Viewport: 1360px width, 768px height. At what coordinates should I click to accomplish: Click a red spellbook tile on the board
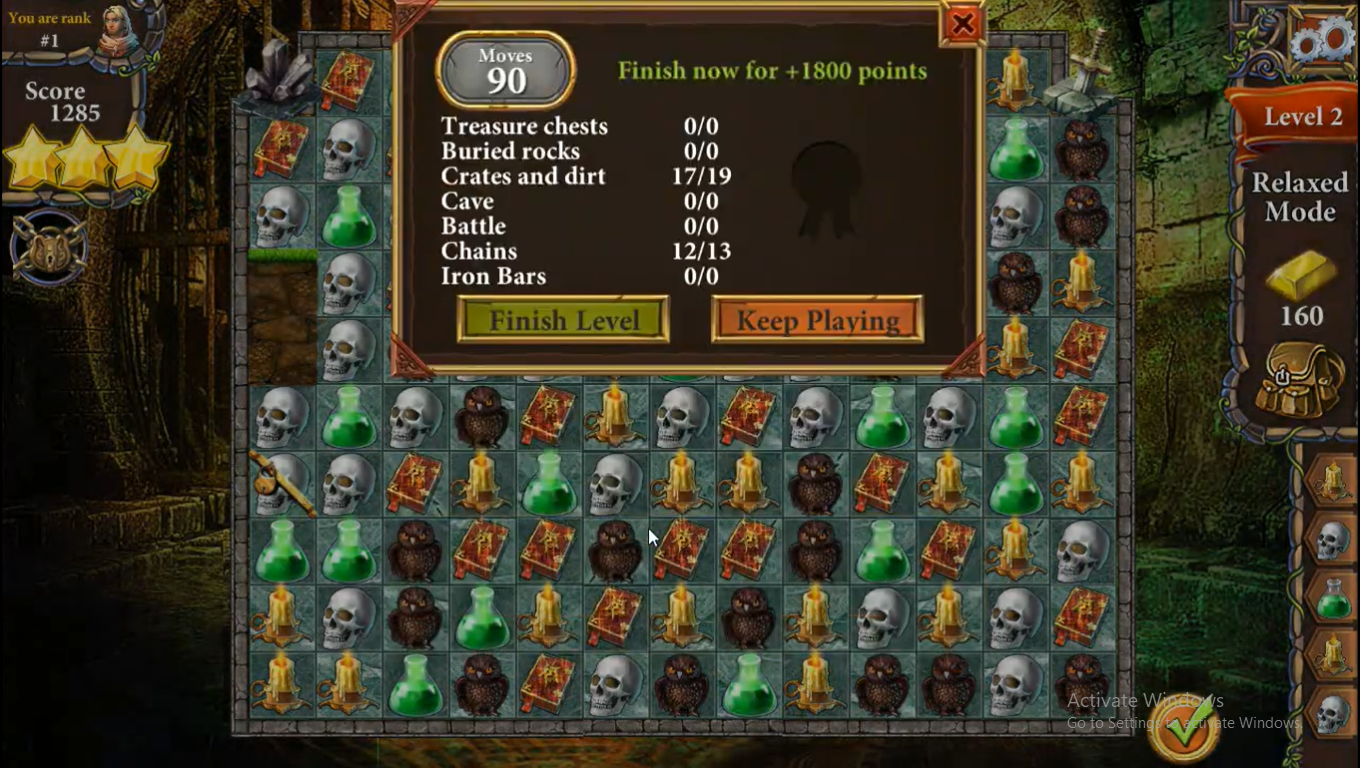pyautogui.click(x=548, y=417)
